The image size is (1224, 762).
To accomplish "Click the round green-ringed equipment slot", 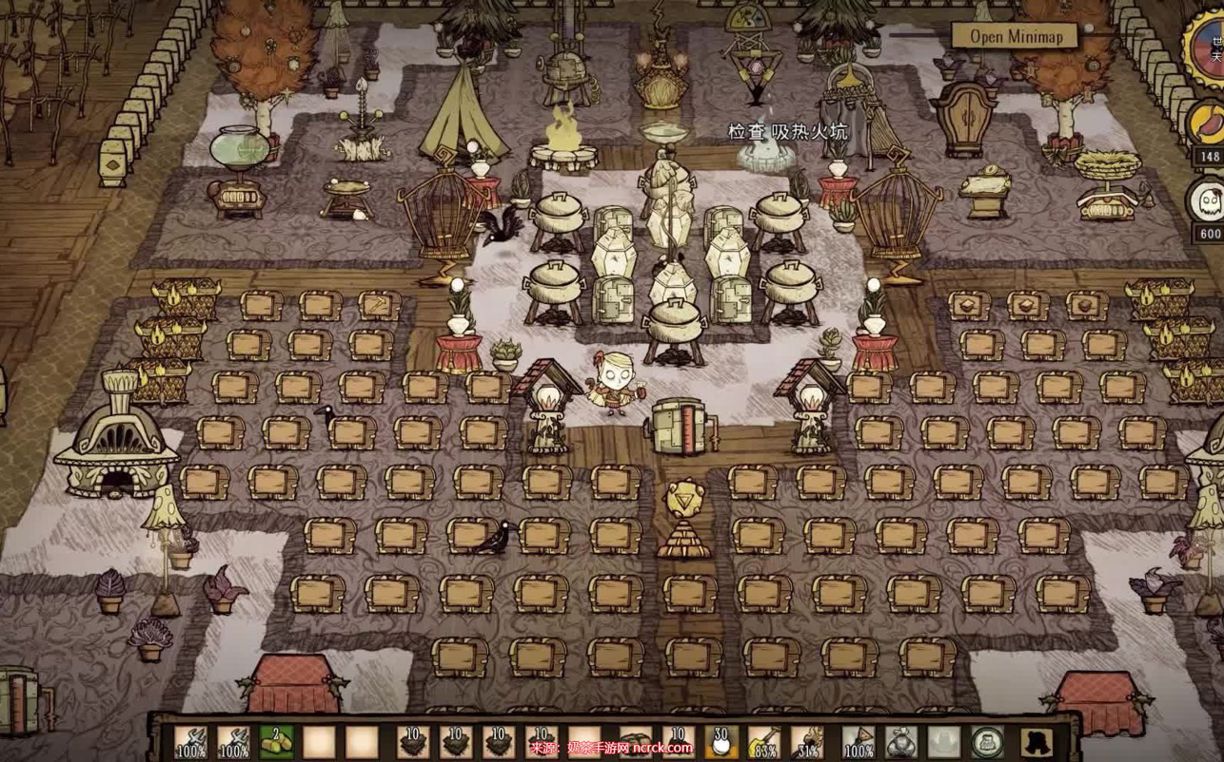I will coord(988,741).
